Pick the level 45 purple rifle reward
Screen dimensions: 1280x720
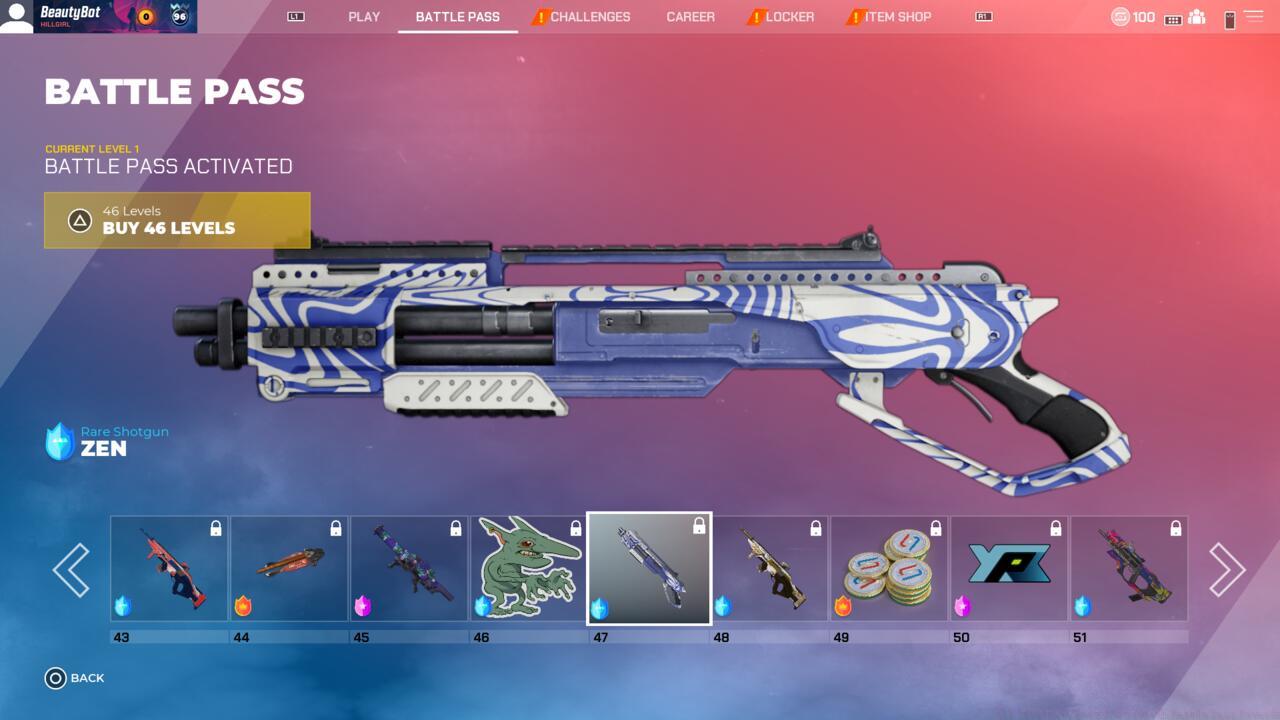coord(409,569)
